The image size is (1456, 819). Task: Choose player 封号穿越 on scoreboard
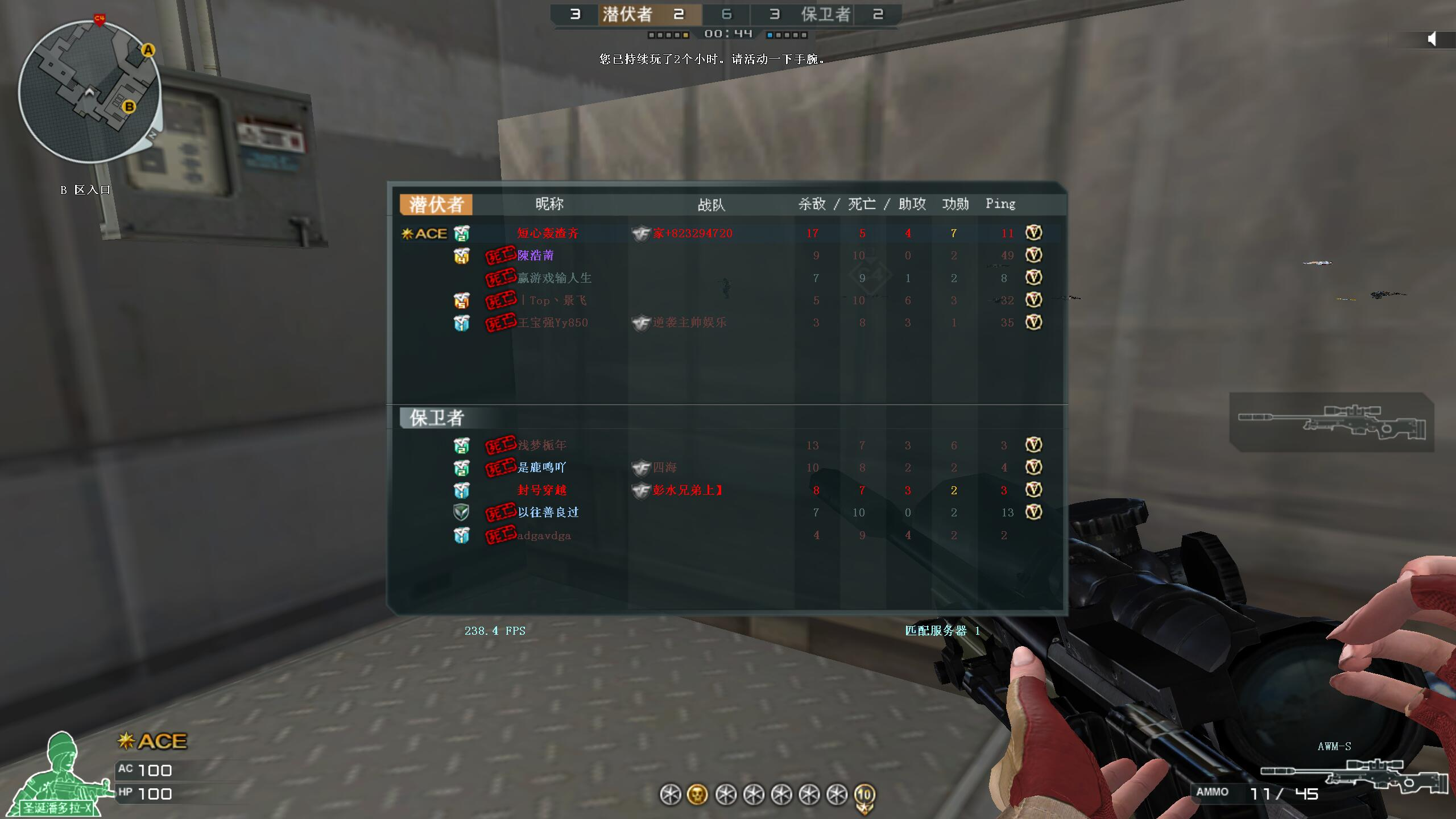pyautogui.click(x=541, y=490)
